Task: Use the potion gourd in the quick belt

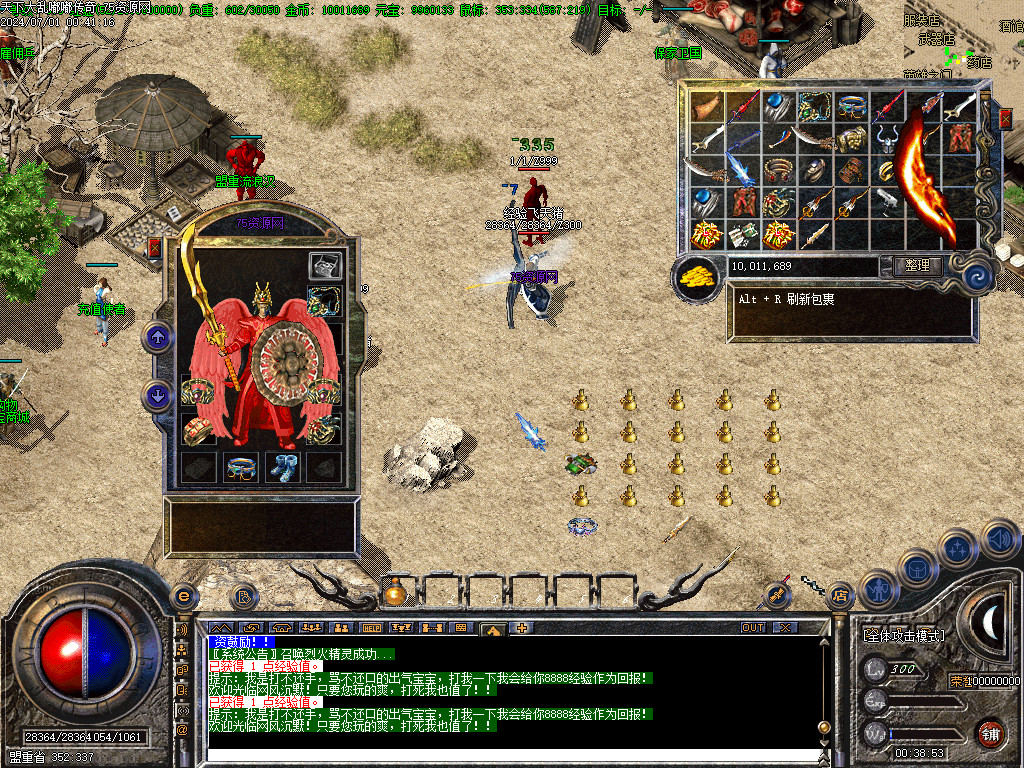Action: pyautogui.click(x=396, y=593)
